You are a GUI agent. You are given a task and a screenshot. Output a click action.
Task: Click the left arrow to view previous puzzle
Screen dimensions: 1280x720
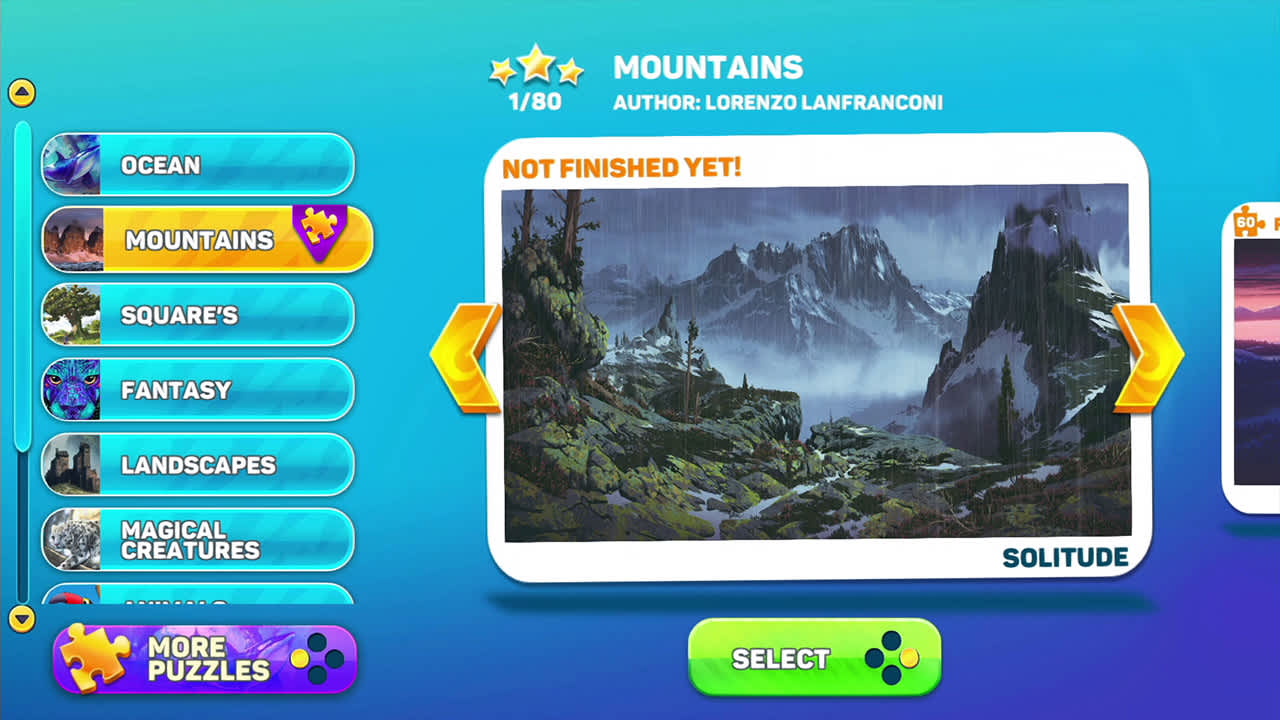point(470,353)
